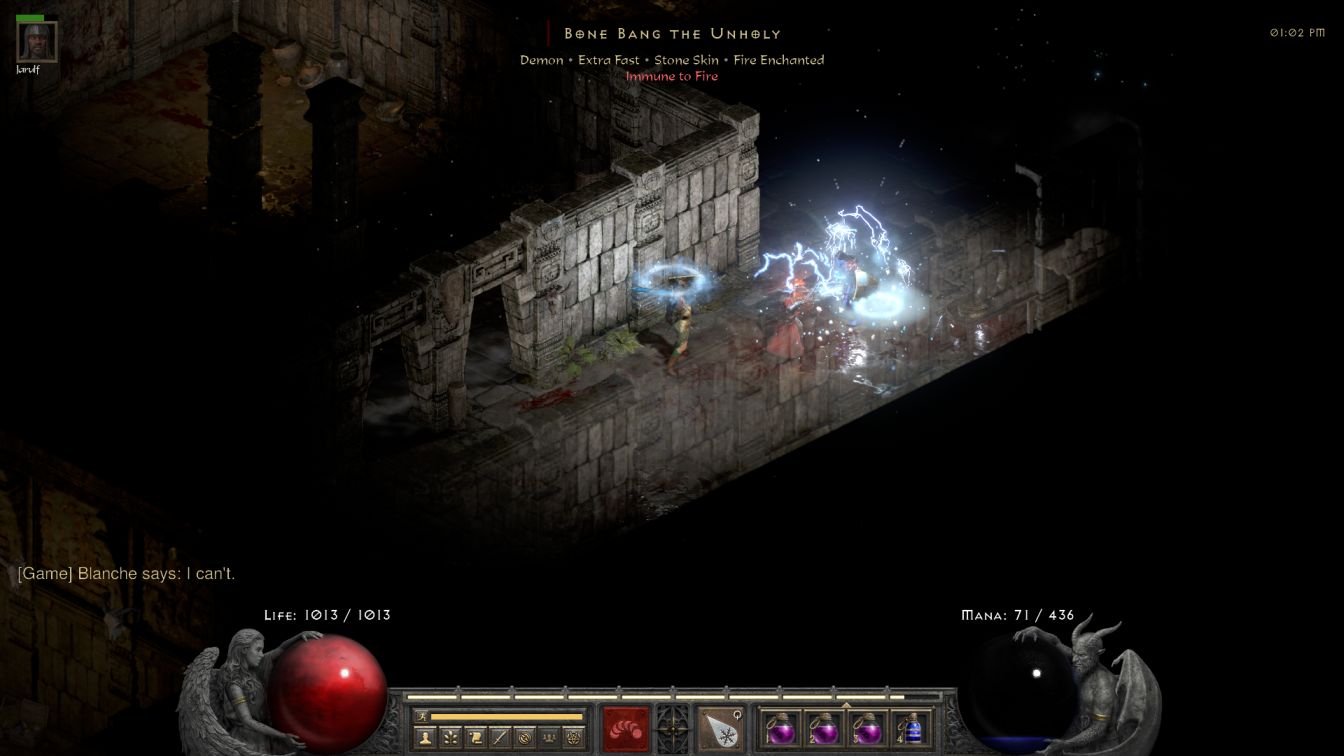Image resolution: width=1344 pixels, height=756 pixels.
Task: Choose the red left-click skill icon
Action: point(625,728)
